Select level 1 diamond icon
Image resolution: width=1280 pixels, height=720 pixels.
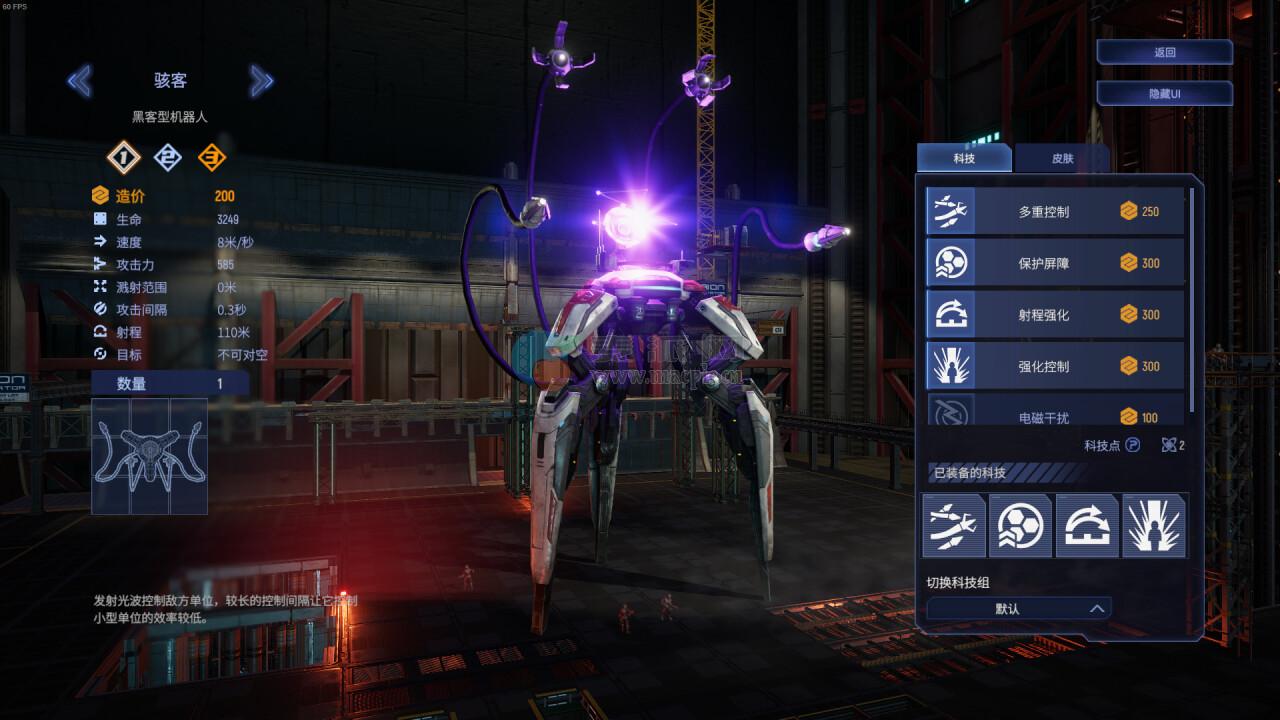(x=124, y=157)
